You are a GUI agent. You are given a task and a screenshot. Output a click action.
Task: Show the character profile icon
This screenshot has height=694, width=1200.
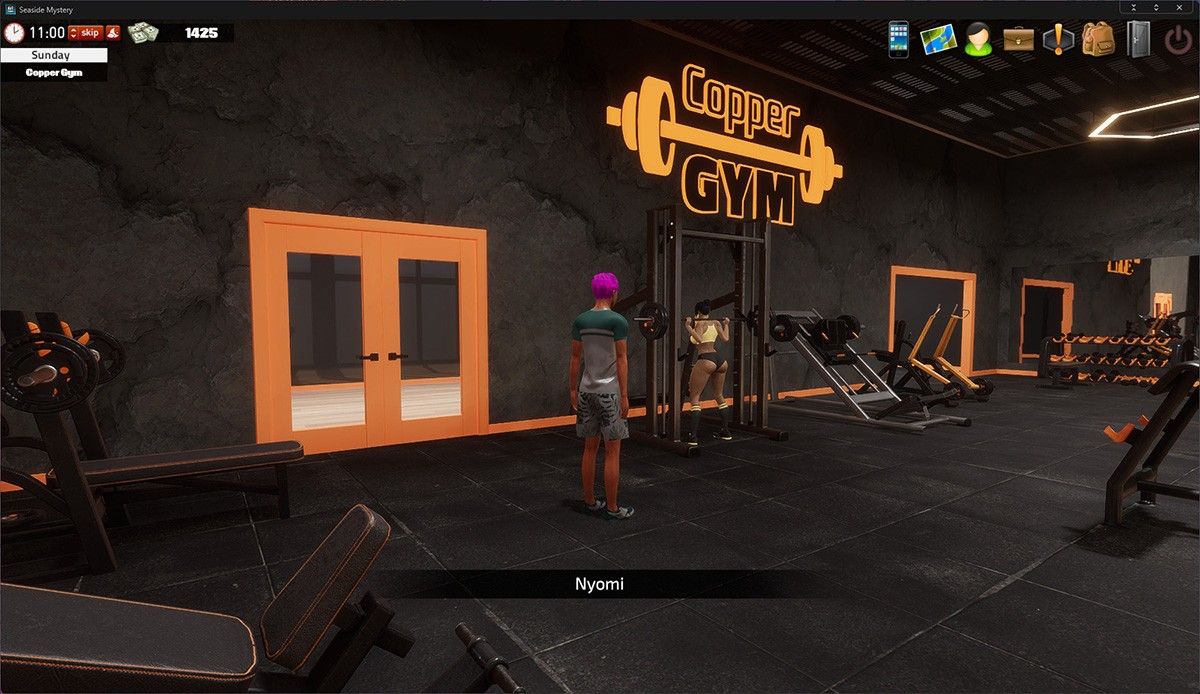pos(978,40)
